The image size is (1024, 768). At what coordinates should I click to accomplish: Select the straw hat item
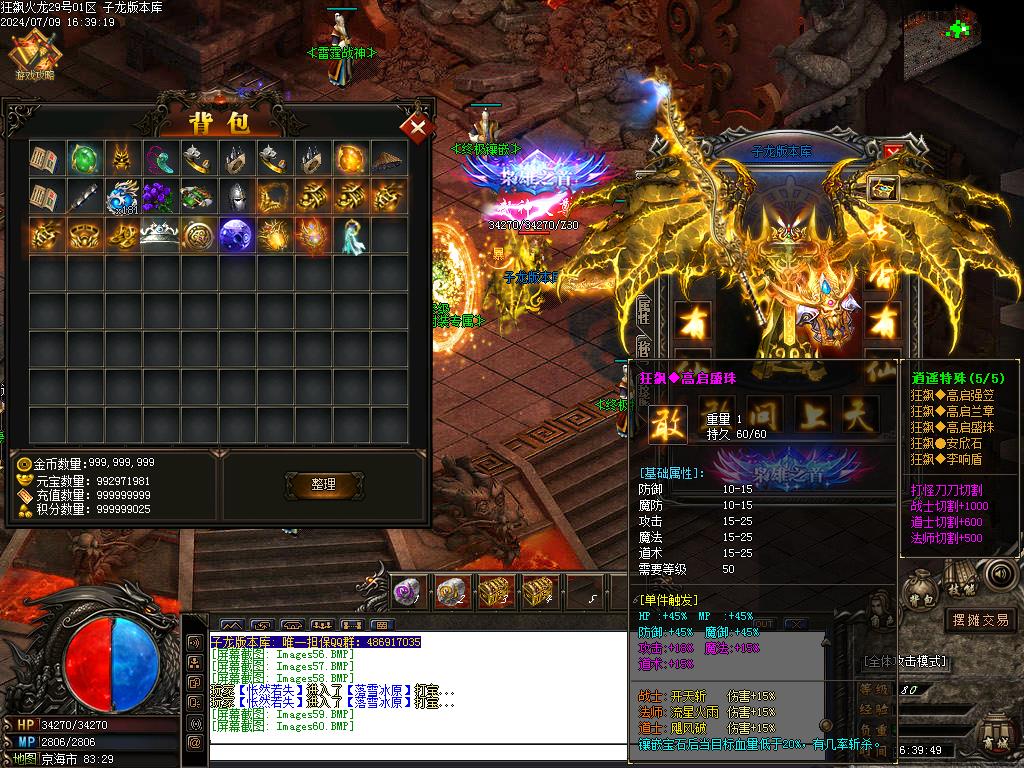389,159
